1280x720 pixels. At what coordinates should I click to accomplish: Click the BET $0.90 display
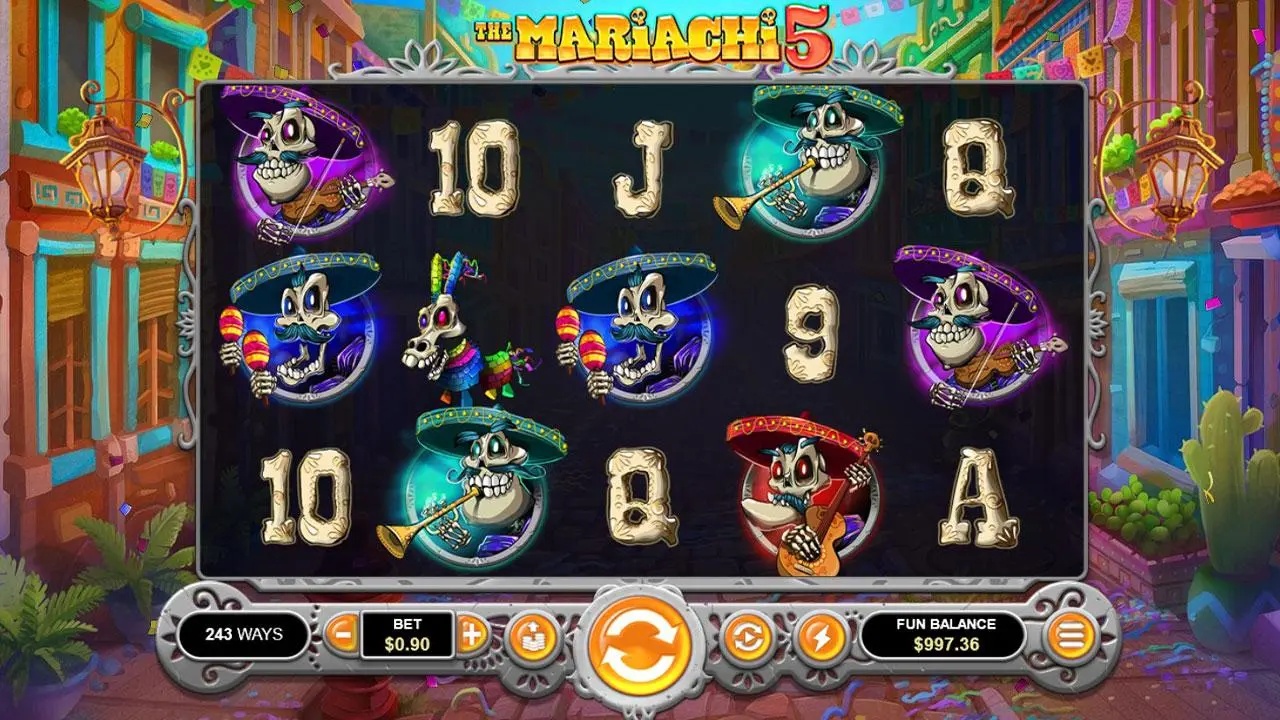[410, 636]
